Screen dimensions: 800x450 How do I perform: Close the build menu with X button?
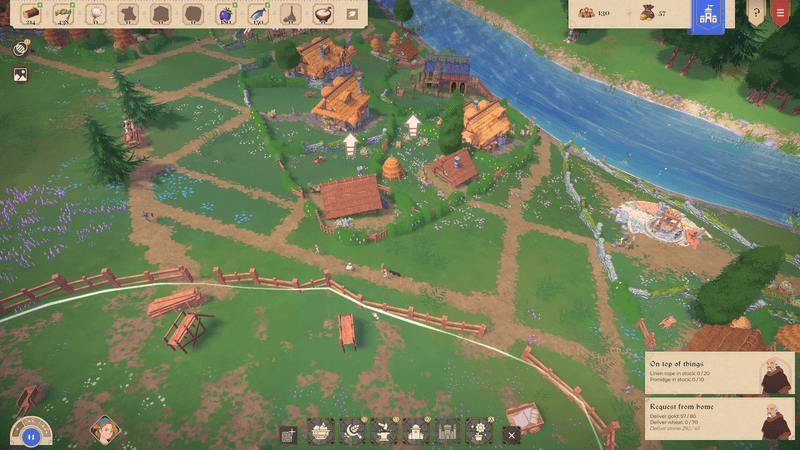(512, 435)
